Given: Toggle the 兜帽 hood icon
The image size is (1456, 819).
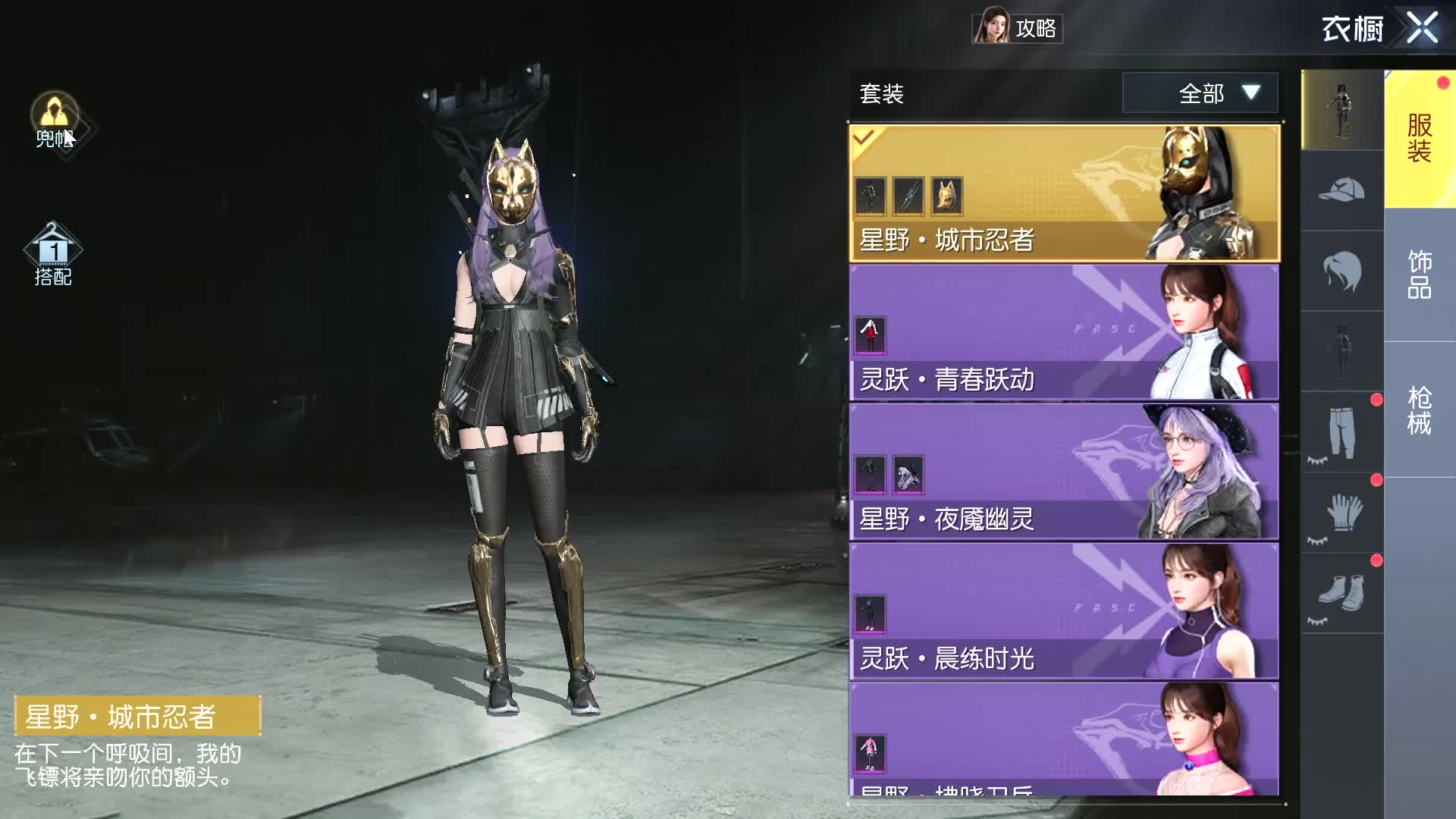Looking at the screenshot, I should [x=55, y=120].
